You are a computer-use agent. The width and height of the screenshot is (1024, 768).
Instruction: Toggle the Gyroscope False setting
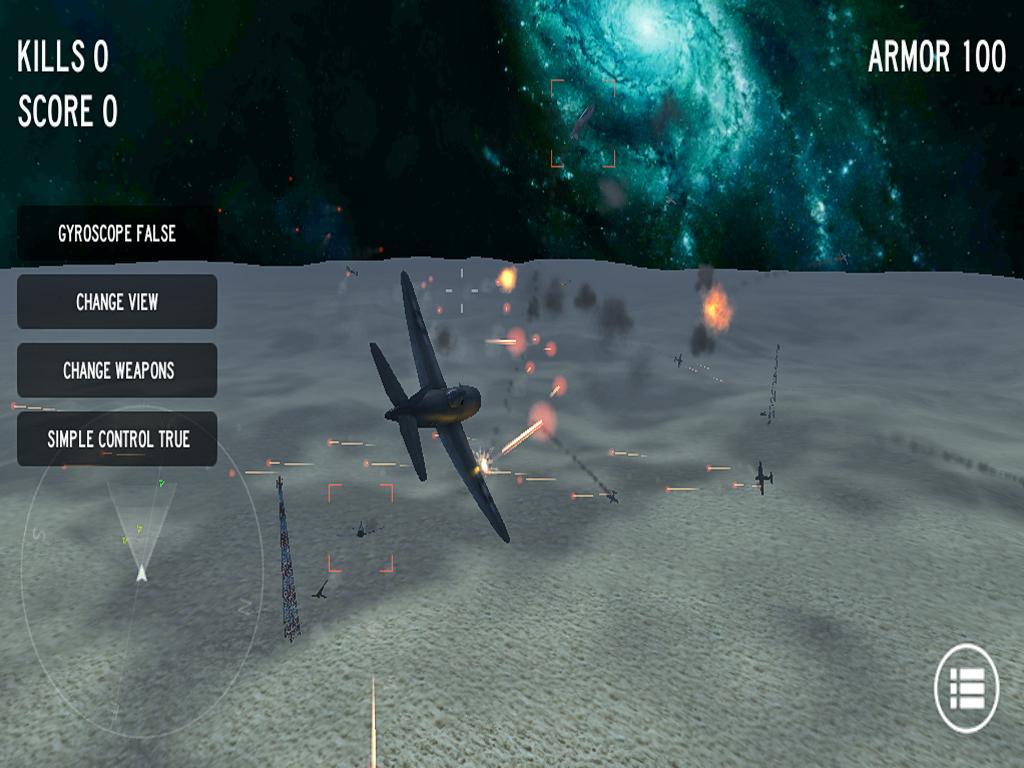click(x=117, y=233)
